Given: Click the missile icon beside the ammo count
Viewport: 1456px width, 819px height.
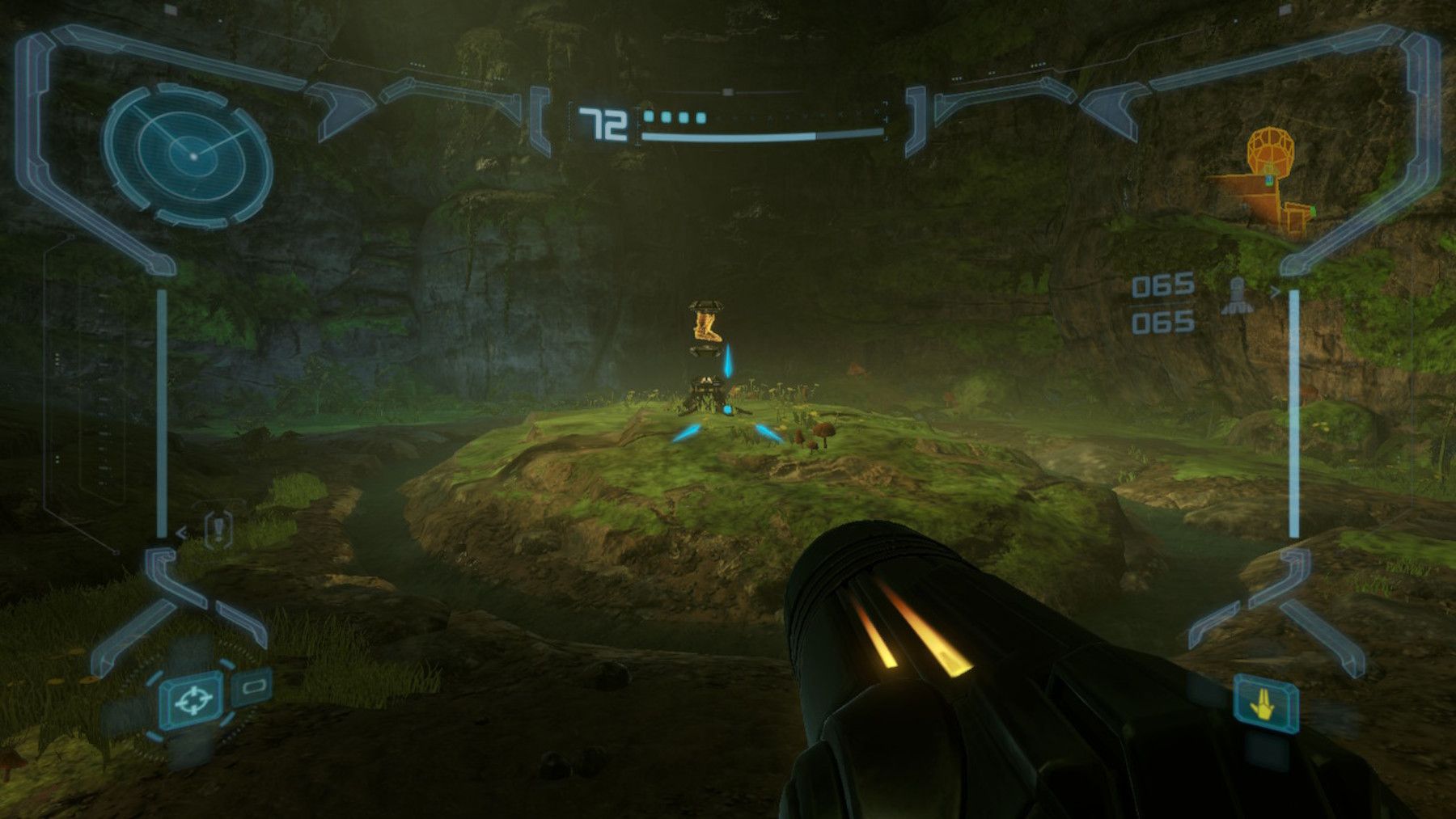Looking at the screenshot, I should pyautogui.click(x=1237, y=294).
